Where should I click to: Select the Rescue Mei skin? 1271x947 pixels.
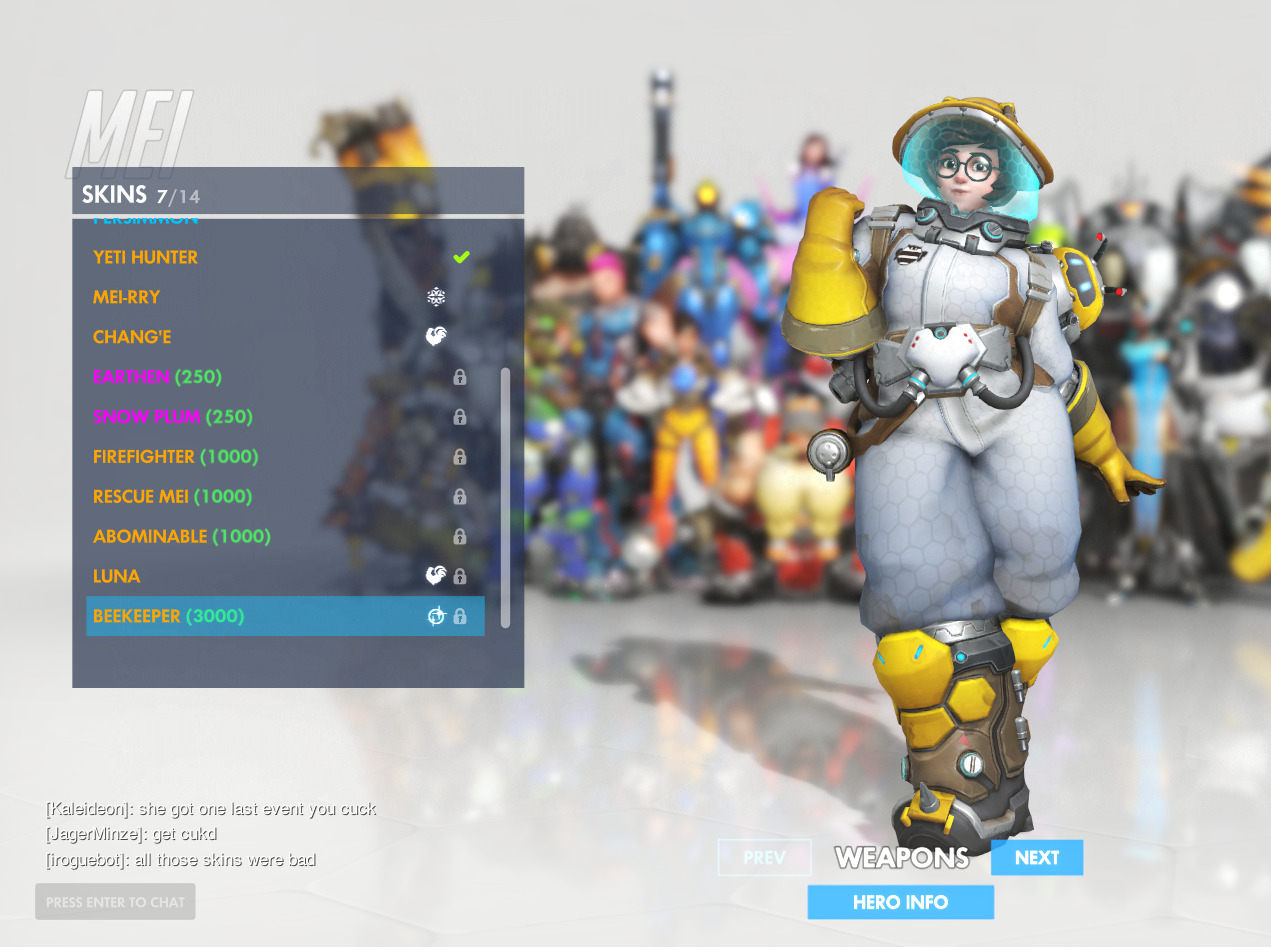coord(172,497)
